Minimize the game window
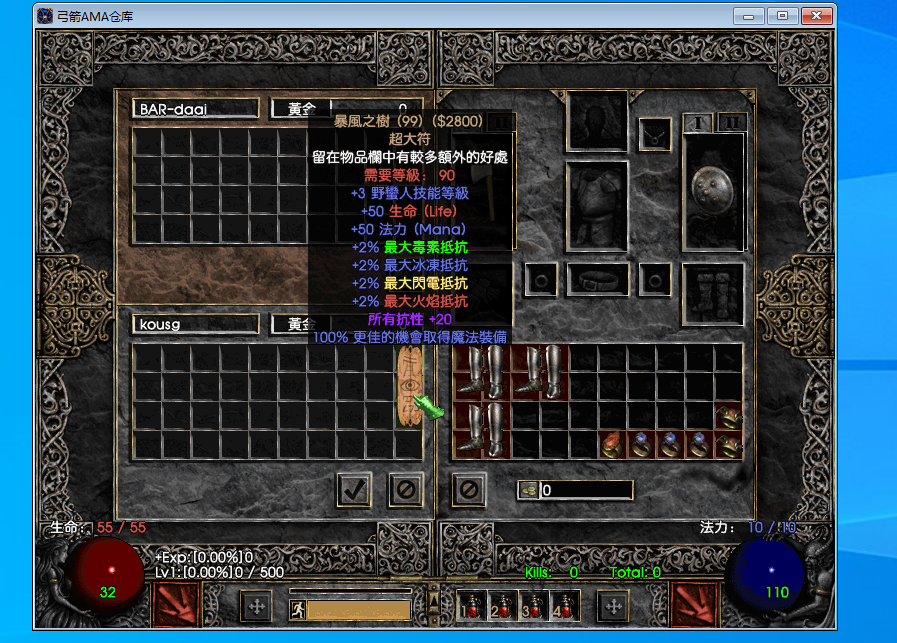Viewport: 897px width, 643px height. coord(749,16)
